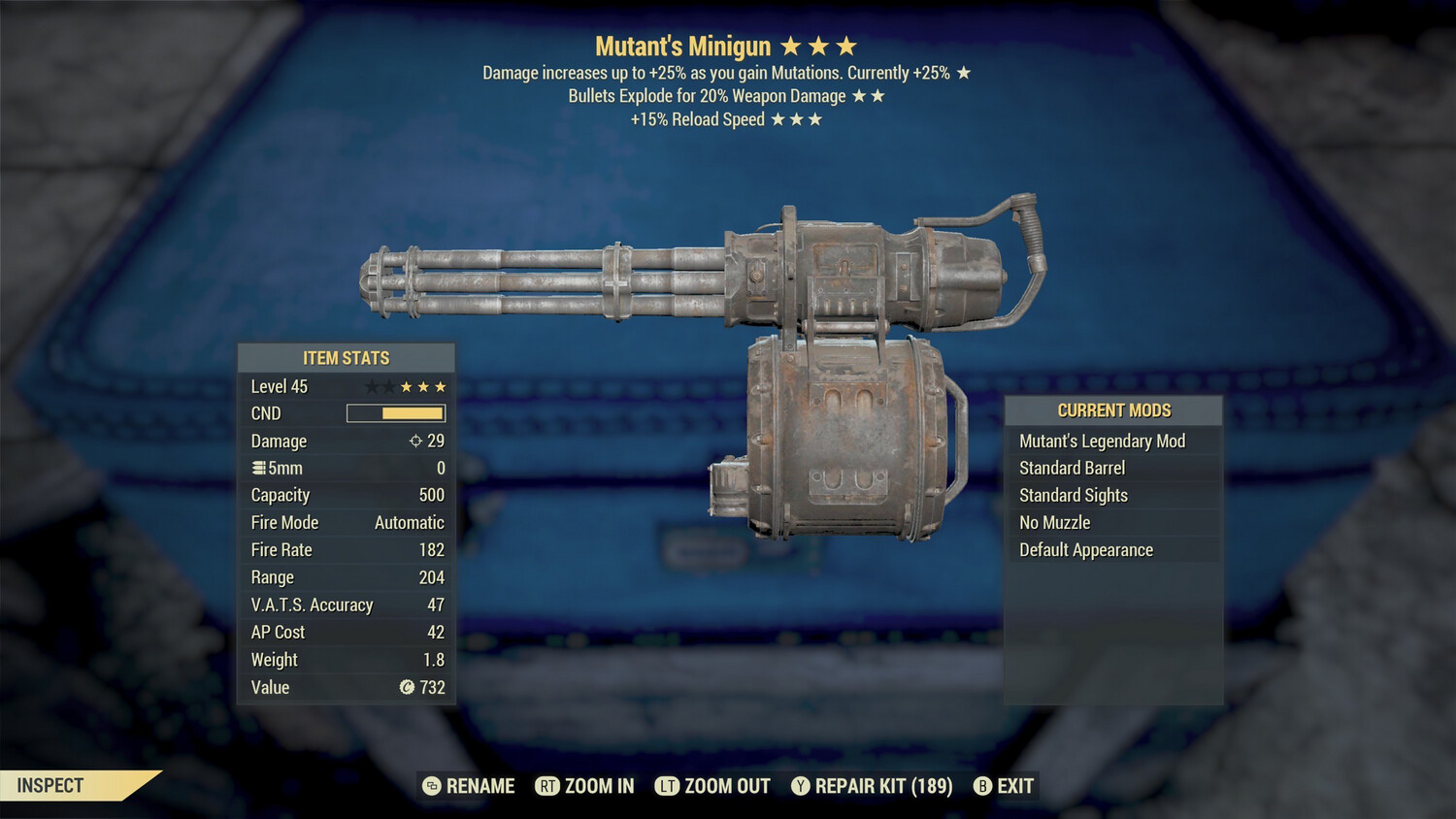Expand the ITEM STATS panel header
The width and height of the screenshot is (1456, 819).
click(x=346, y=357)
